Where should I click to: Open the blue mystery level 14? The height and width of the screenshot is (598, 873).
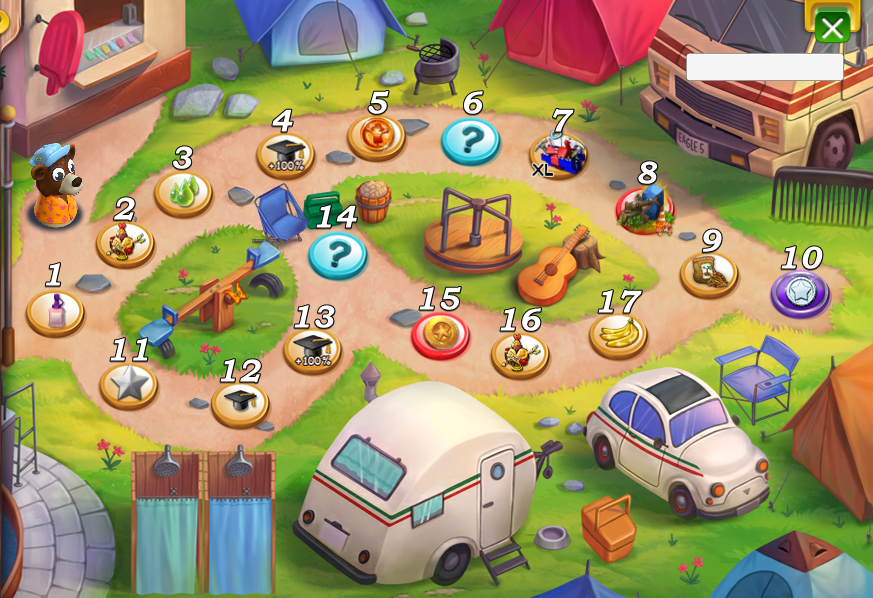coord(337,254)
